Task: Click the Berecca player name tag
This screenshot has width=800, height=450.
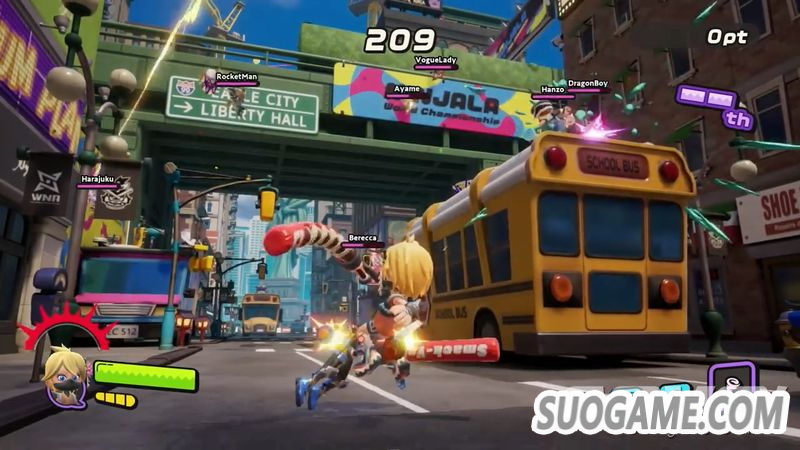Action: tap(362, 240)
